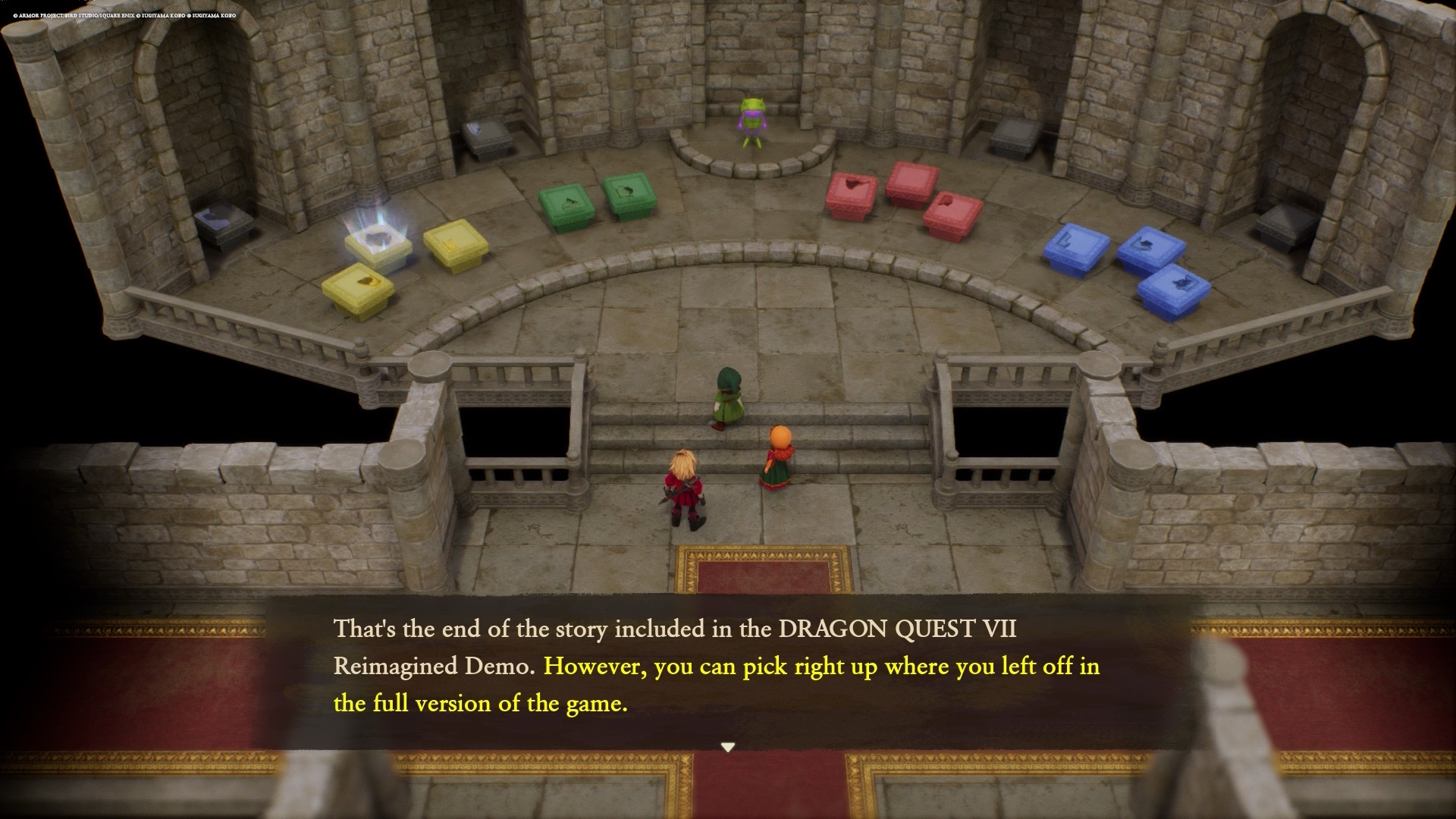The image size is (1456, 819).
Task: Advance dialogue with the white arrow indicator
Action: (728, 747)
